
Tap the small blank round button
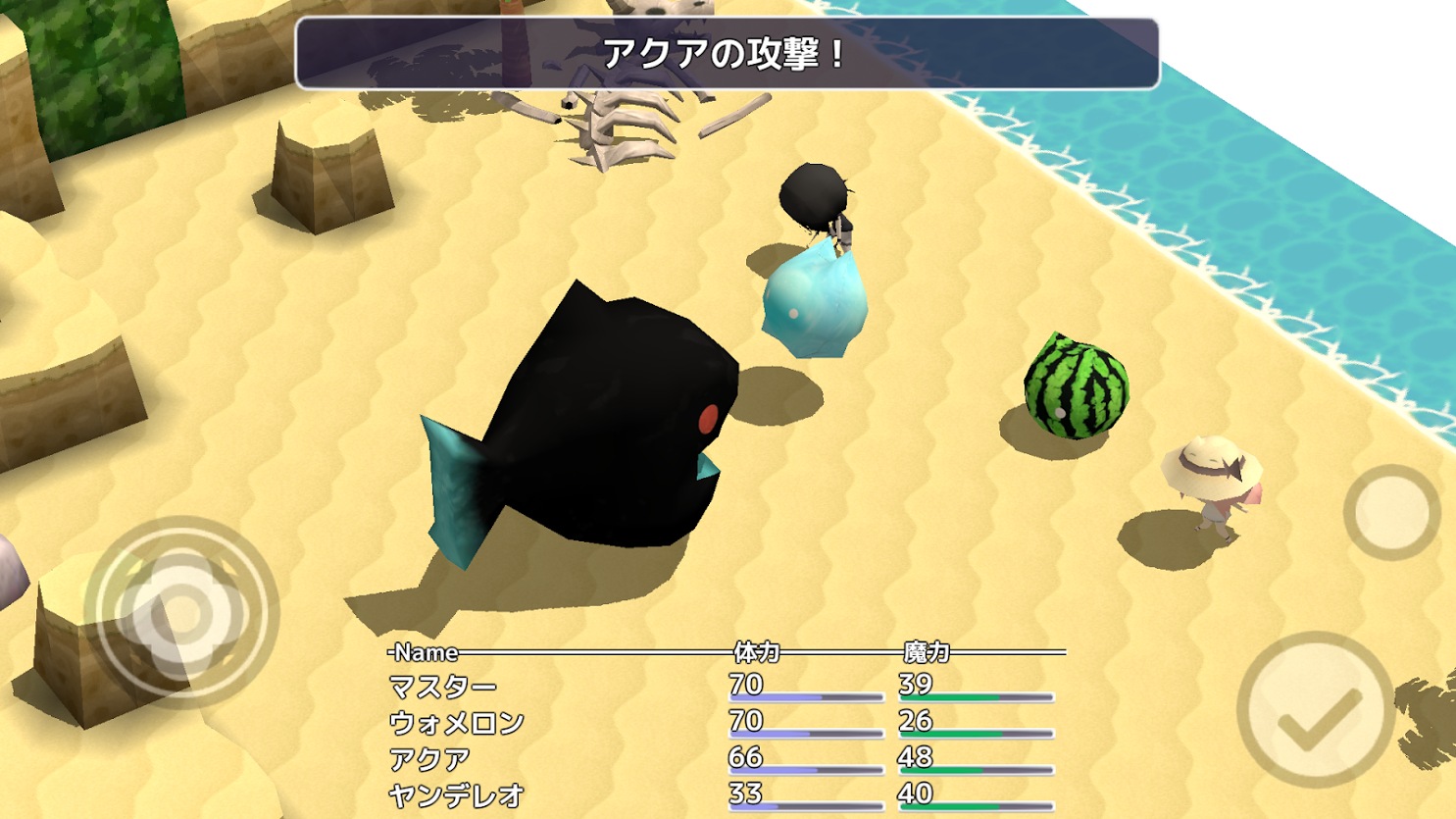1390,512
